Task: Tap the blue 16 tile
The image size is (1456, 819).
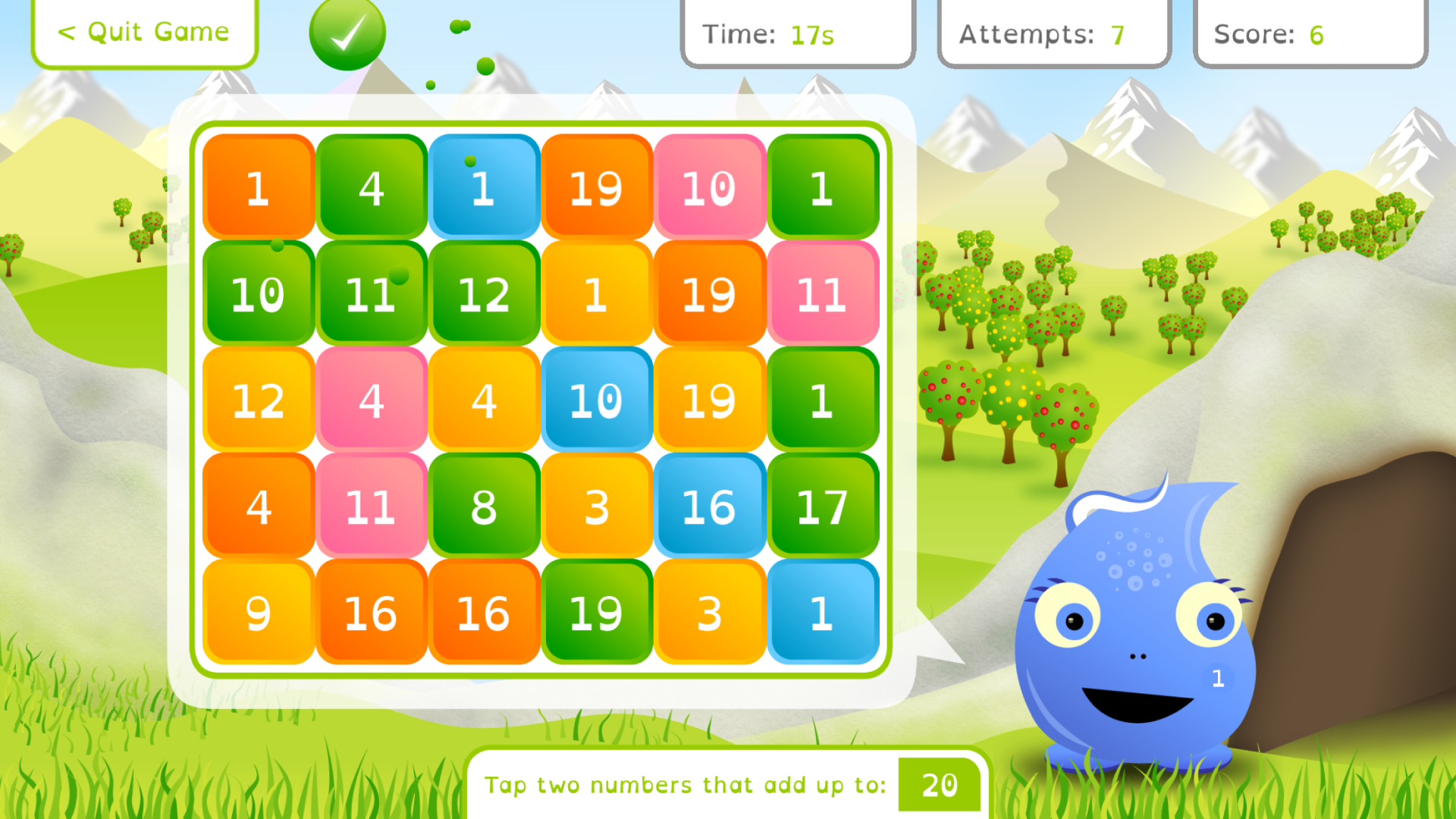Action: 709,507
